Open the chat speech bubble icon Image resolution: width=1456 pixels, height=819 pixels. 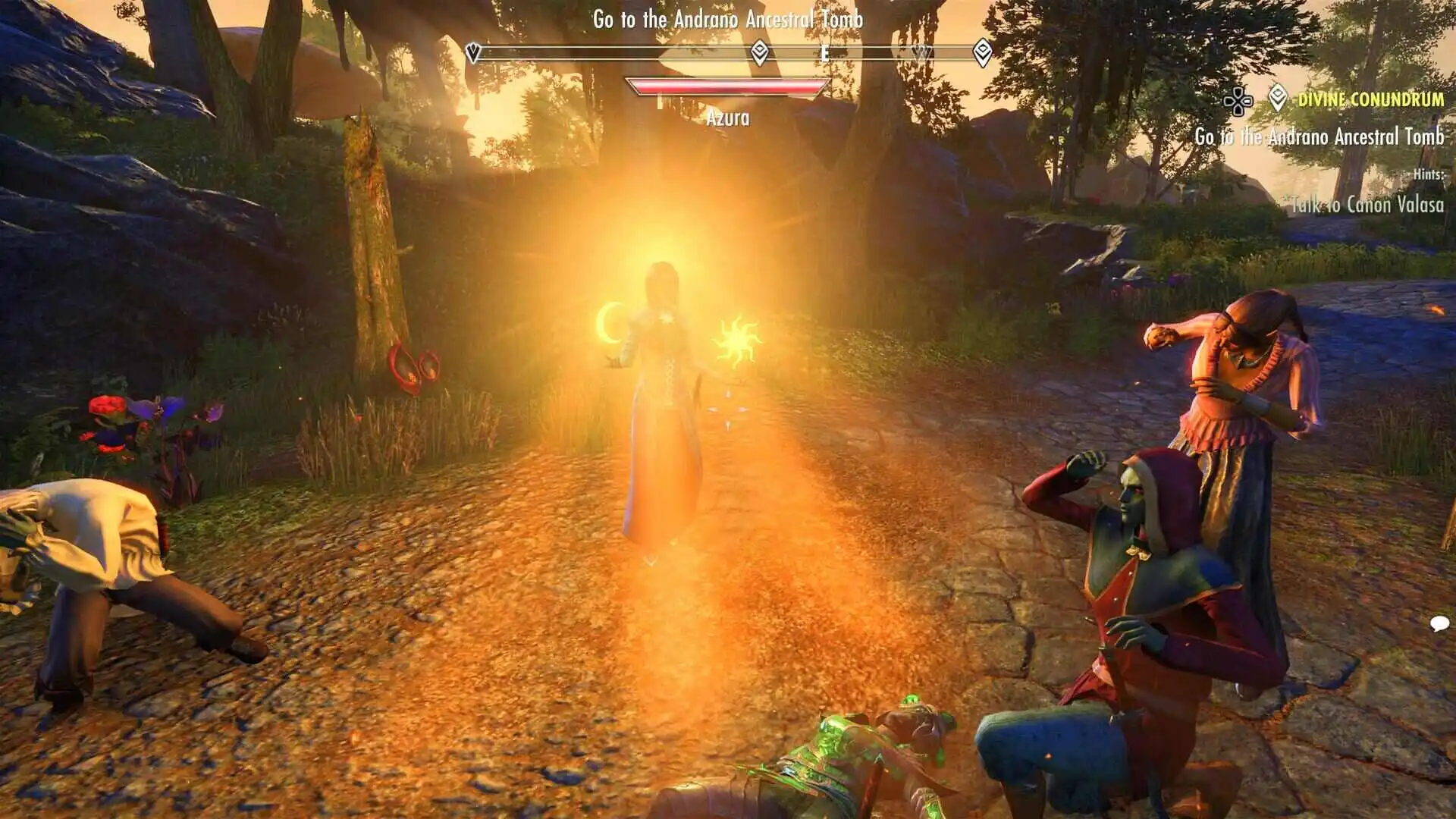tap(1439, 623)
